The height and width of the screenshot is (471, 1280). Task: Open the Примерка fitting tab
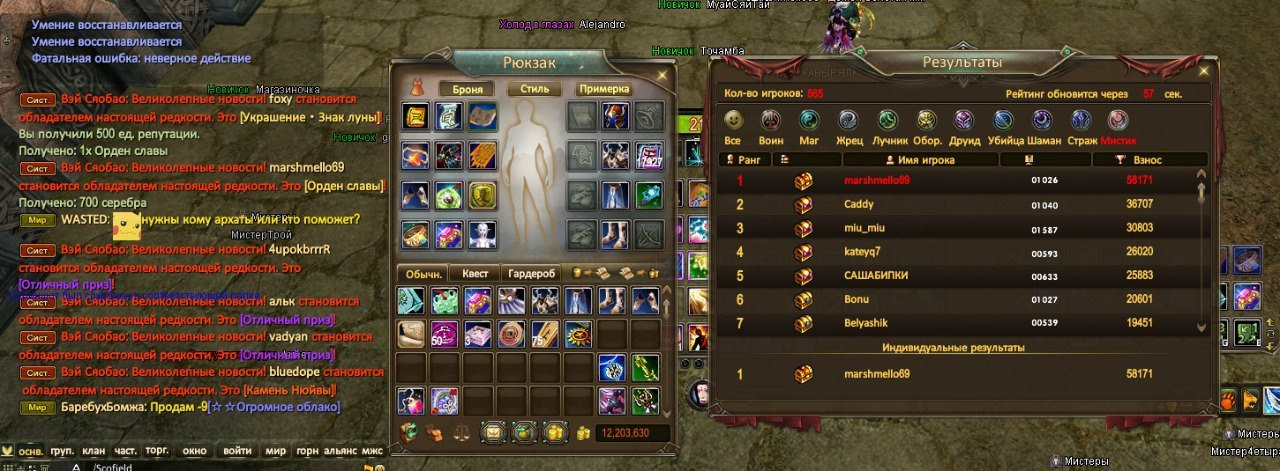604,89
